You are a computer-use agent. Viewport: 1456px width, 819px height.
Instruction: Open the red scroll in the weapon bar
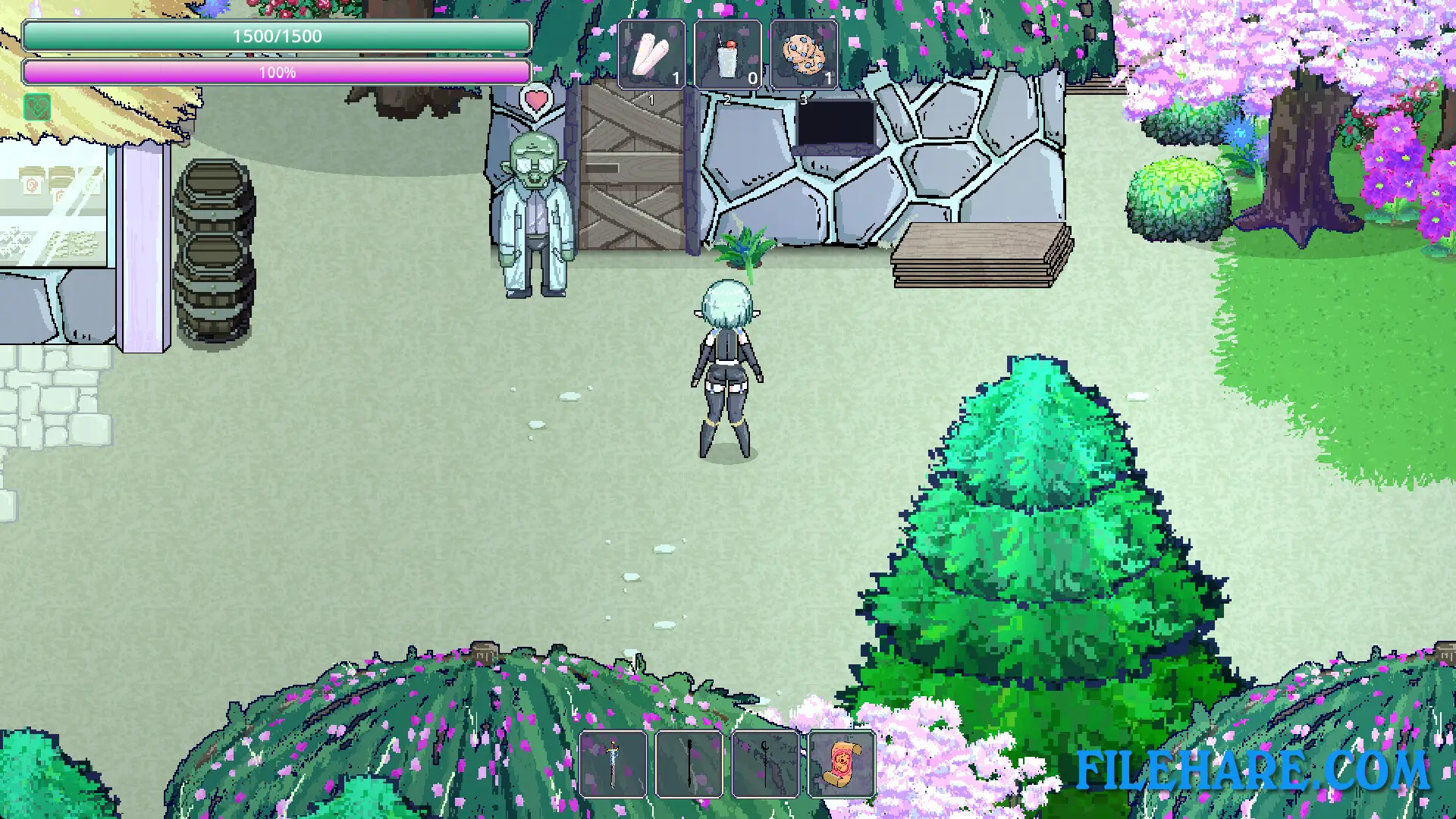point(840,762)
